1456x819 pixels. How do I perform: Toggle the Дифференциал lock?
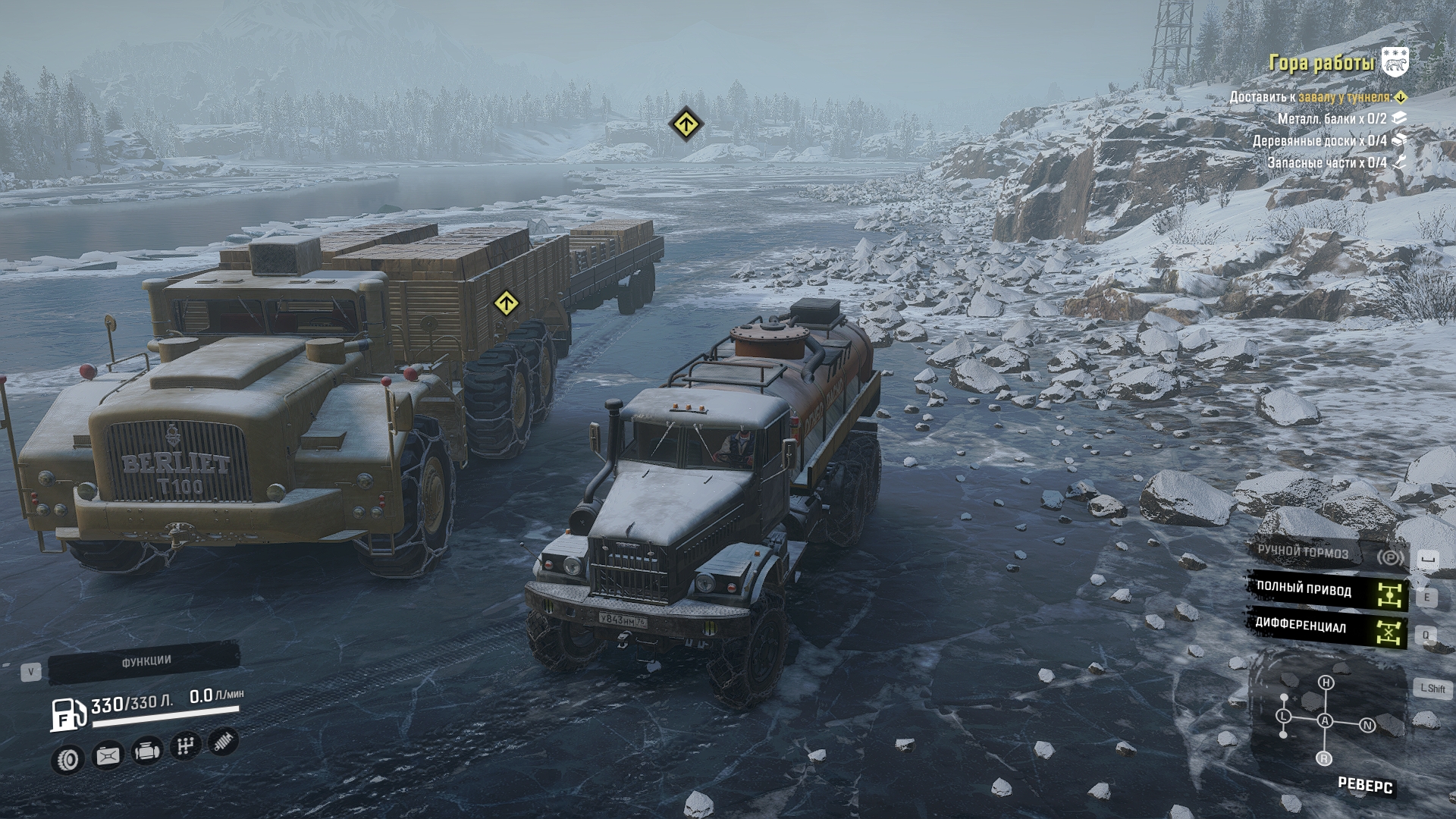coord(1327,628)
